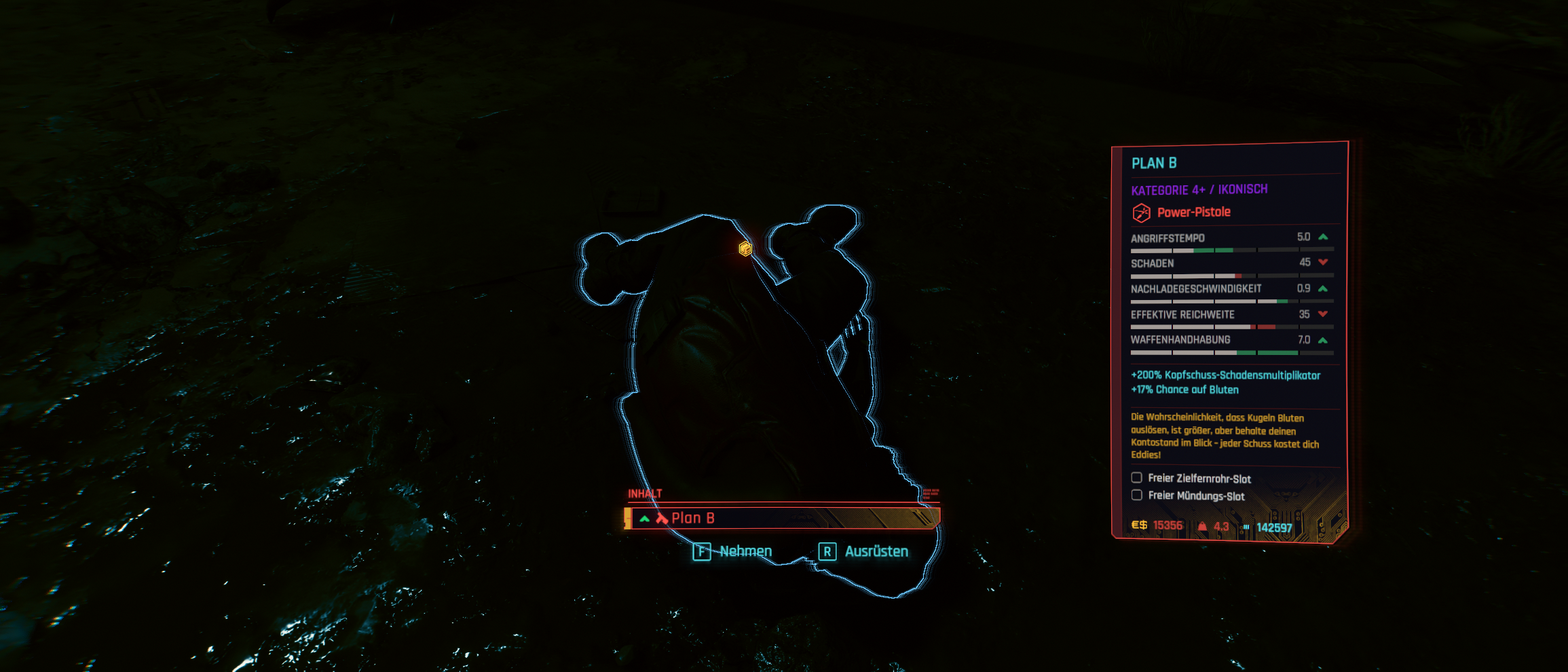Click the Eurodollar currency icon showing 15356
This screenshot has height=672, width=1568.
tap(1140, 525)
